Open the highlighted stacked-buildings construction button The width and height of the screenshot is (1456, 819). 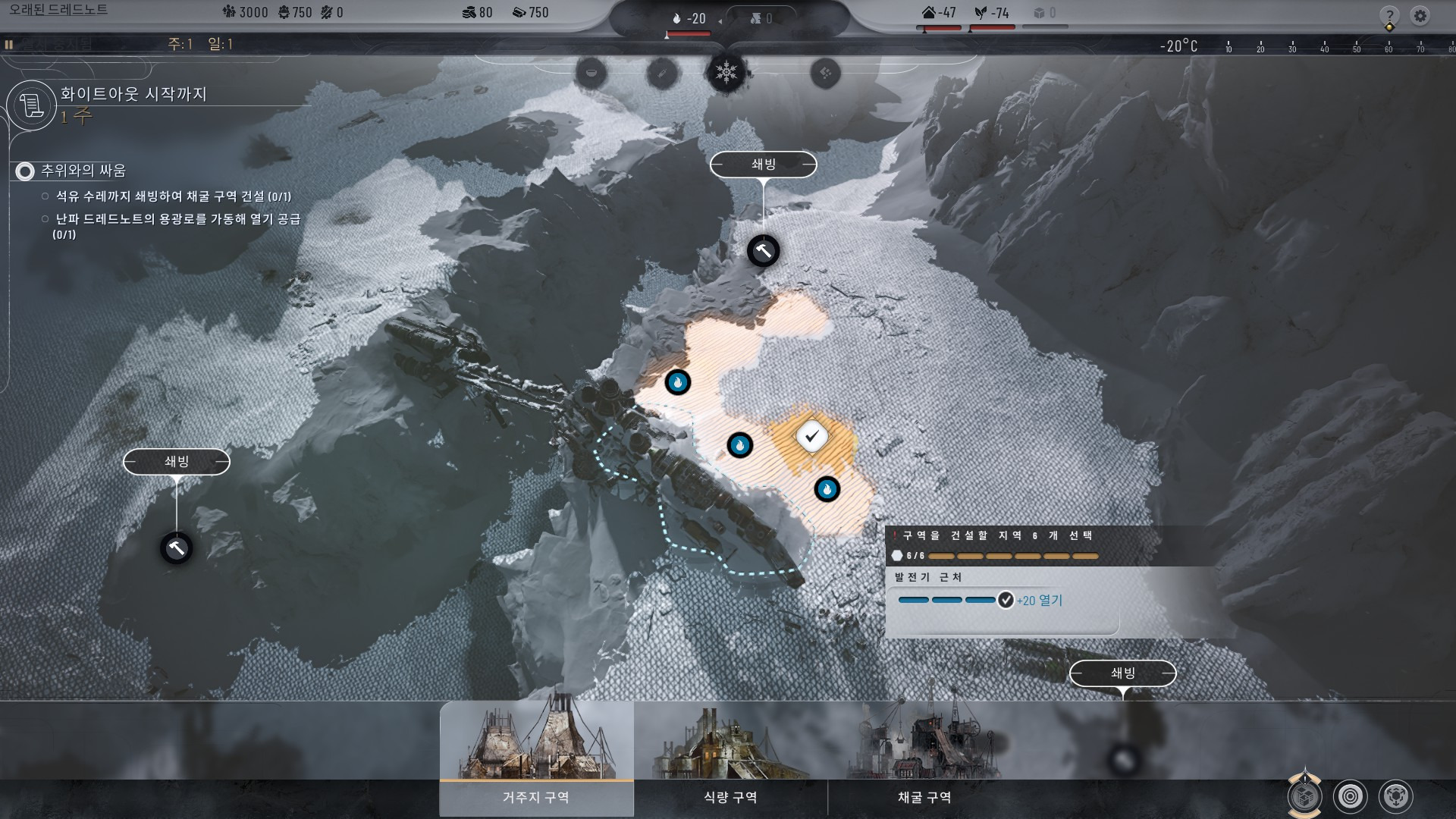1304,796
